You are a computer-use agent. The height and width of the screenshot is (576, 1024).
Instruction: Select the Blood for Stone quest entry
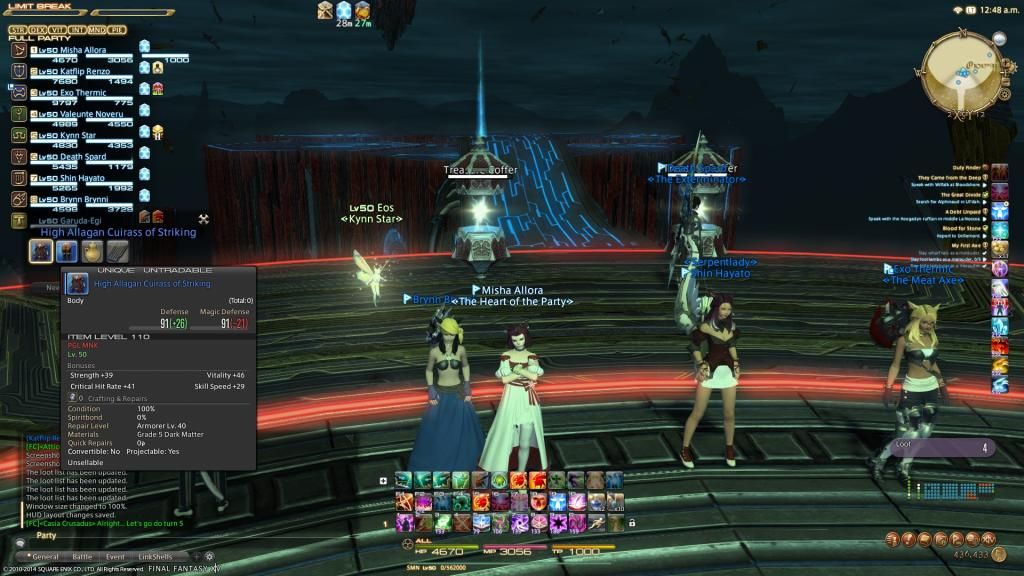point(962,228)
